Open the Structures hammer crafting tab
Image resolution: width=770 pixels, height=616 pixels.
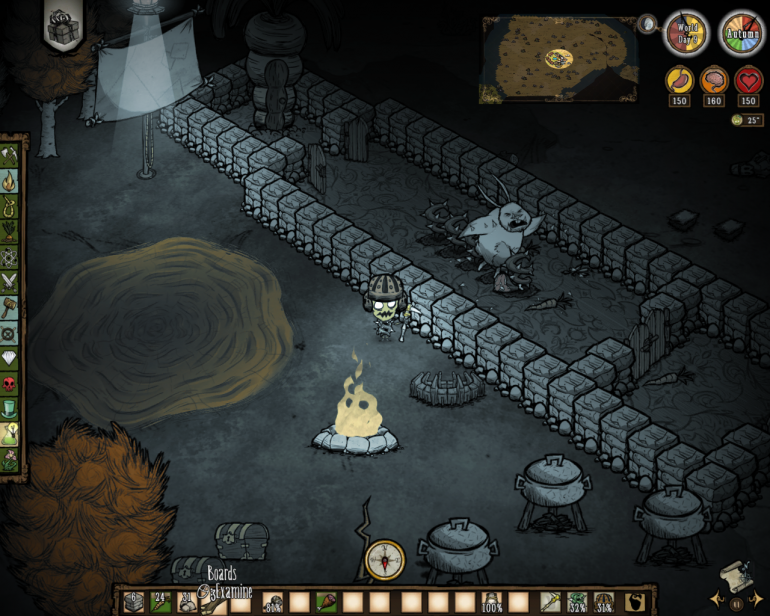point(11,307)
